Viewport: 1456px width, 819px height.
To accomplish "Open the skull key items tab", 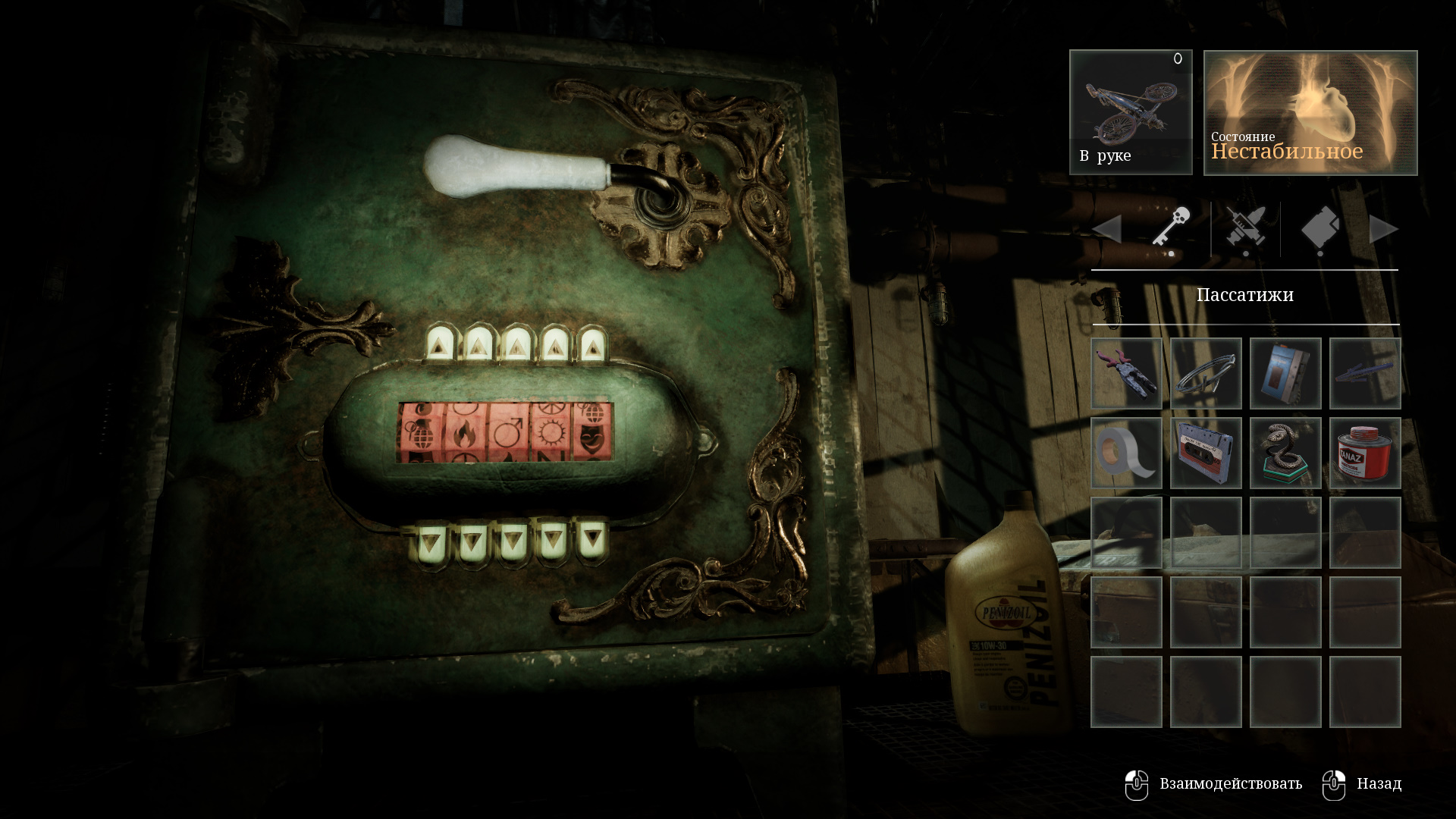I will point(1172,227).
